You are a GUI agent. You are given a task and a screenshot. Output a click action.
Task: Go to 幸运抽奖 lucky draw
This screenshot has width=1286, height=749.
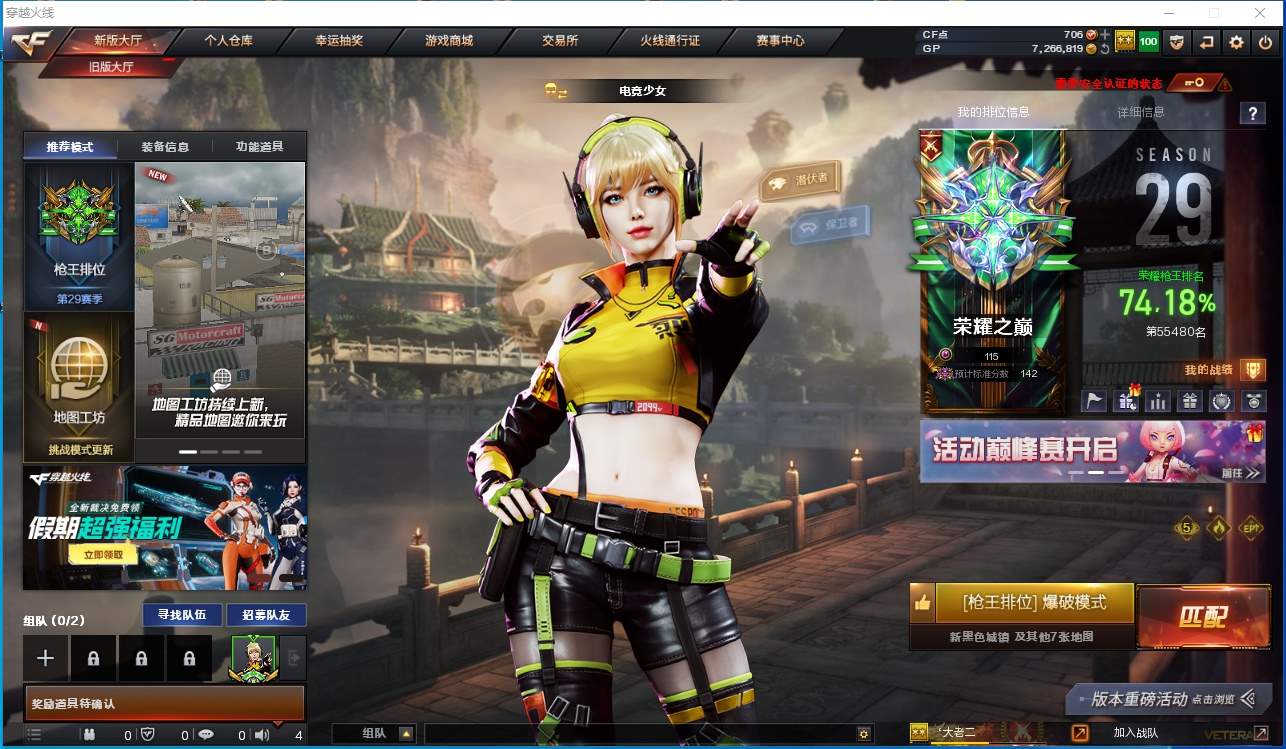339,41
